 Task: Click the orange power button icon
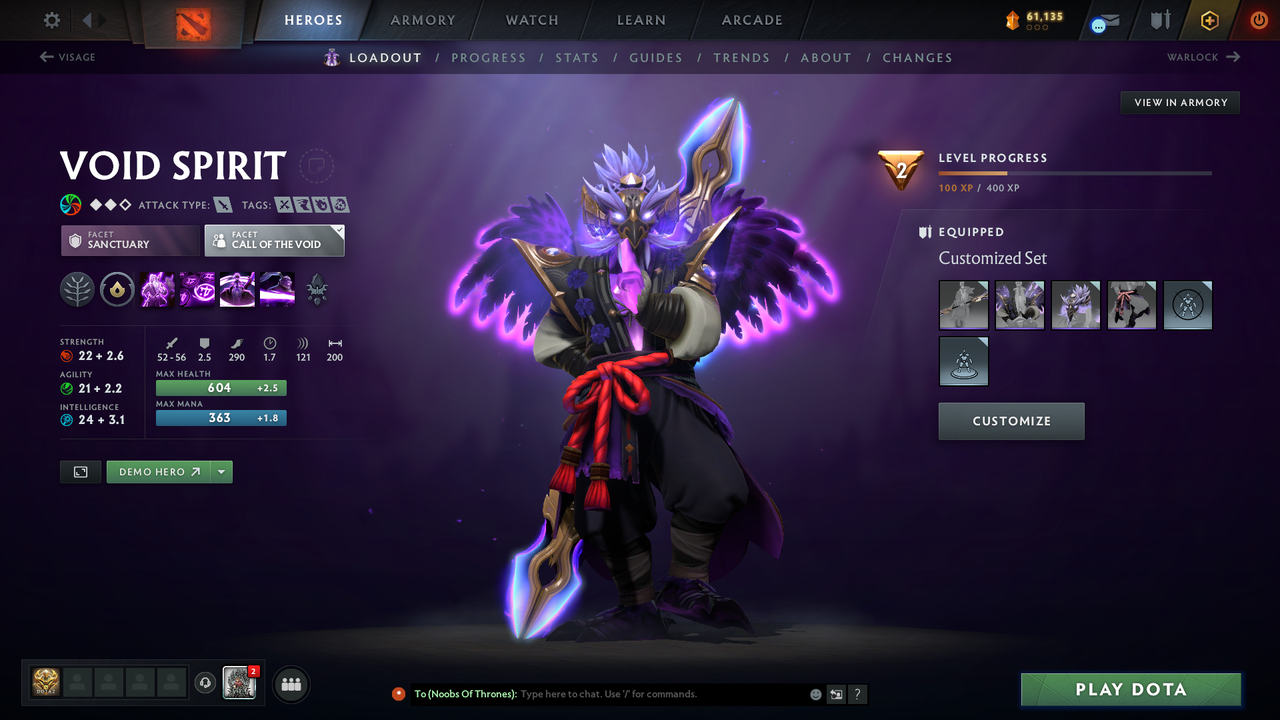tap(1258, 19)
